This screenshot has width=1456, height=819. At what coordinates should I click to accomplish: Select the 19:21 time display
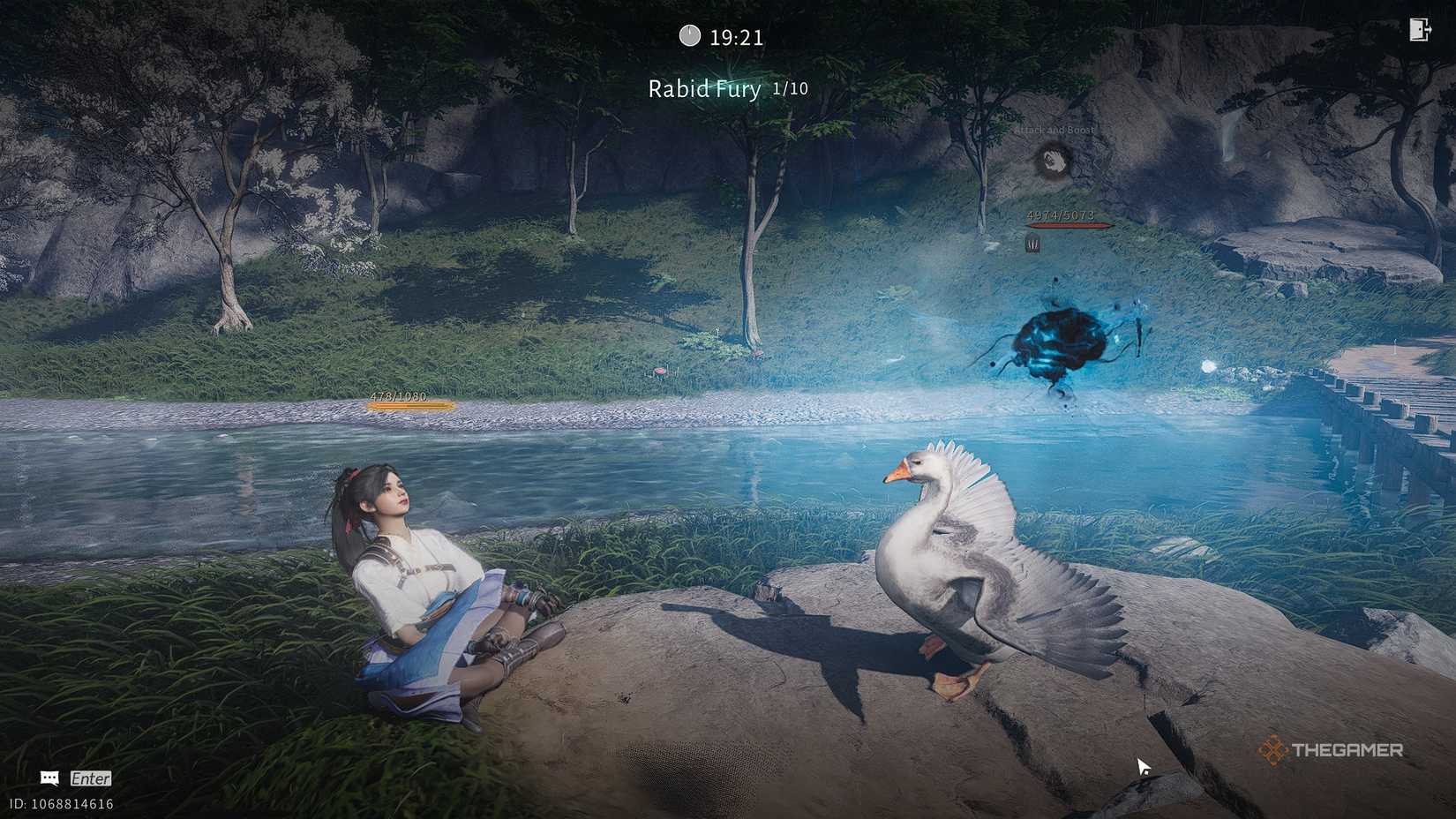[x=732, y=36]
